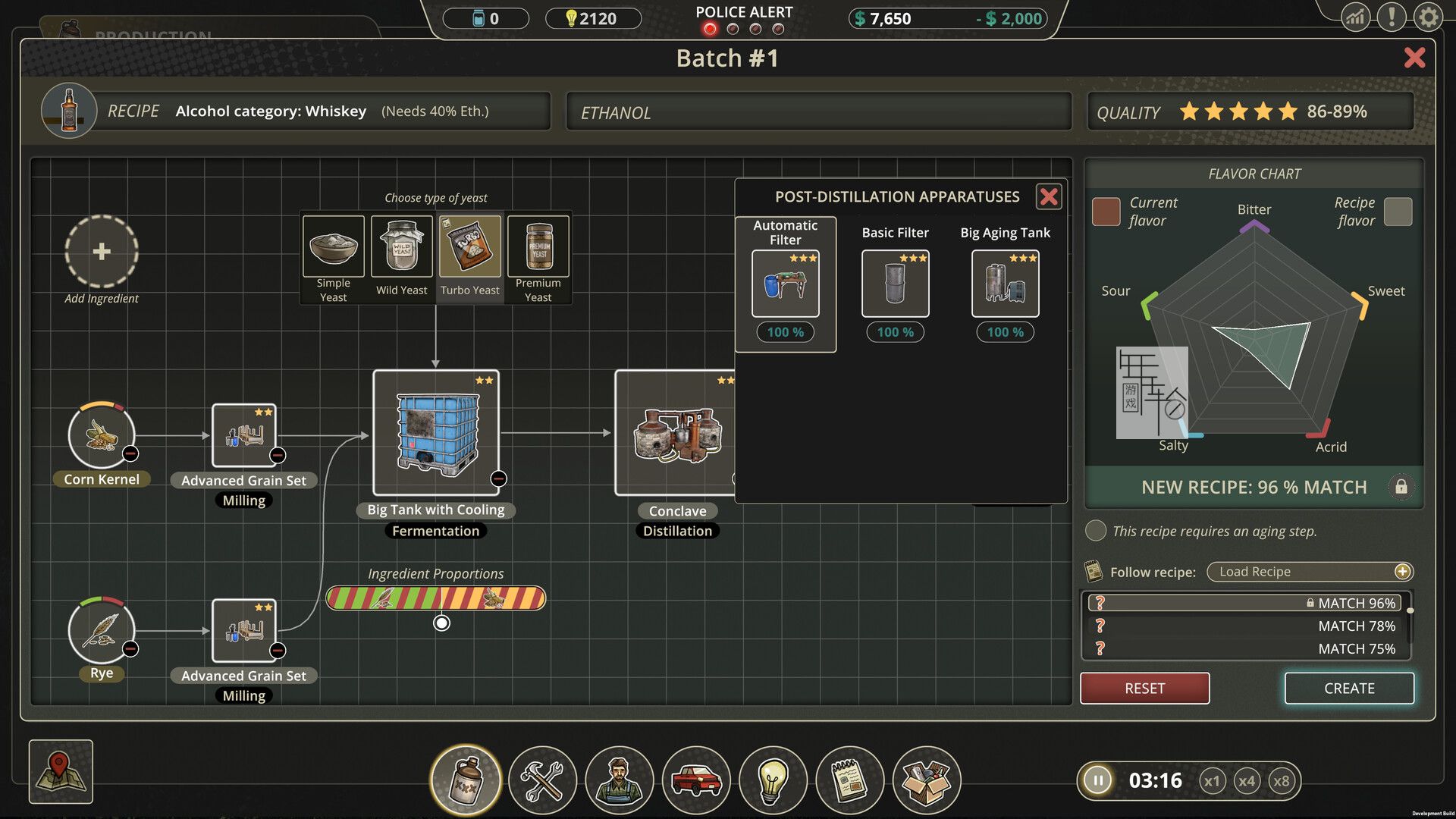Pause the game timer
1456x819 pixels.
(1097, 780)
